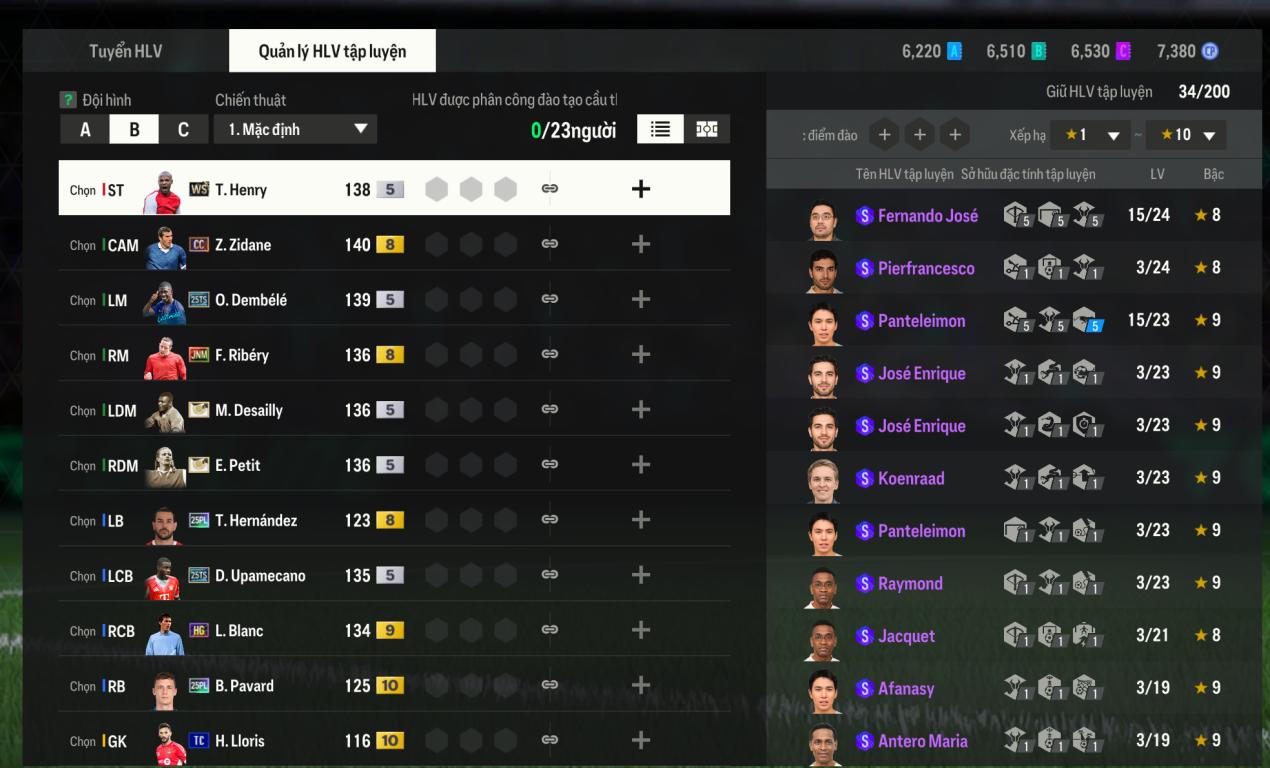Choose squad C button
Screen dimensions: 1270x768
(x=183, y=129)
